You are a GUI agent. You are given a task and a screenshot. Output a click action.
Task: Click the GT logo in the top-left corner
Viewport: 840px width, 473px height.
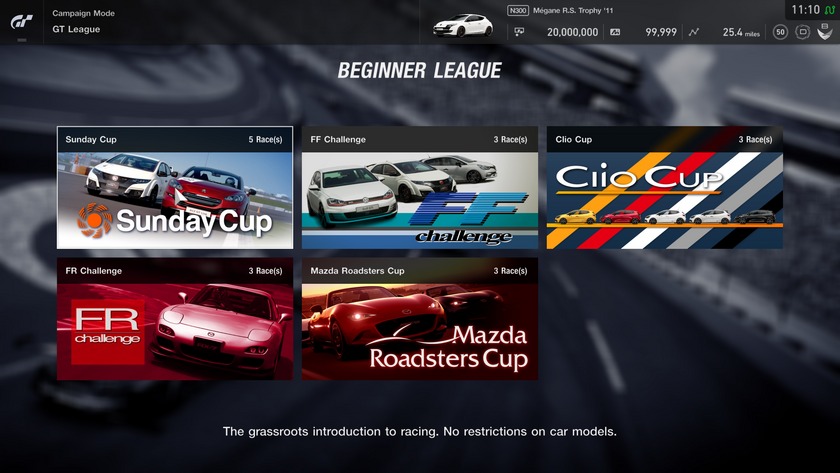click(x=22, y=21)
